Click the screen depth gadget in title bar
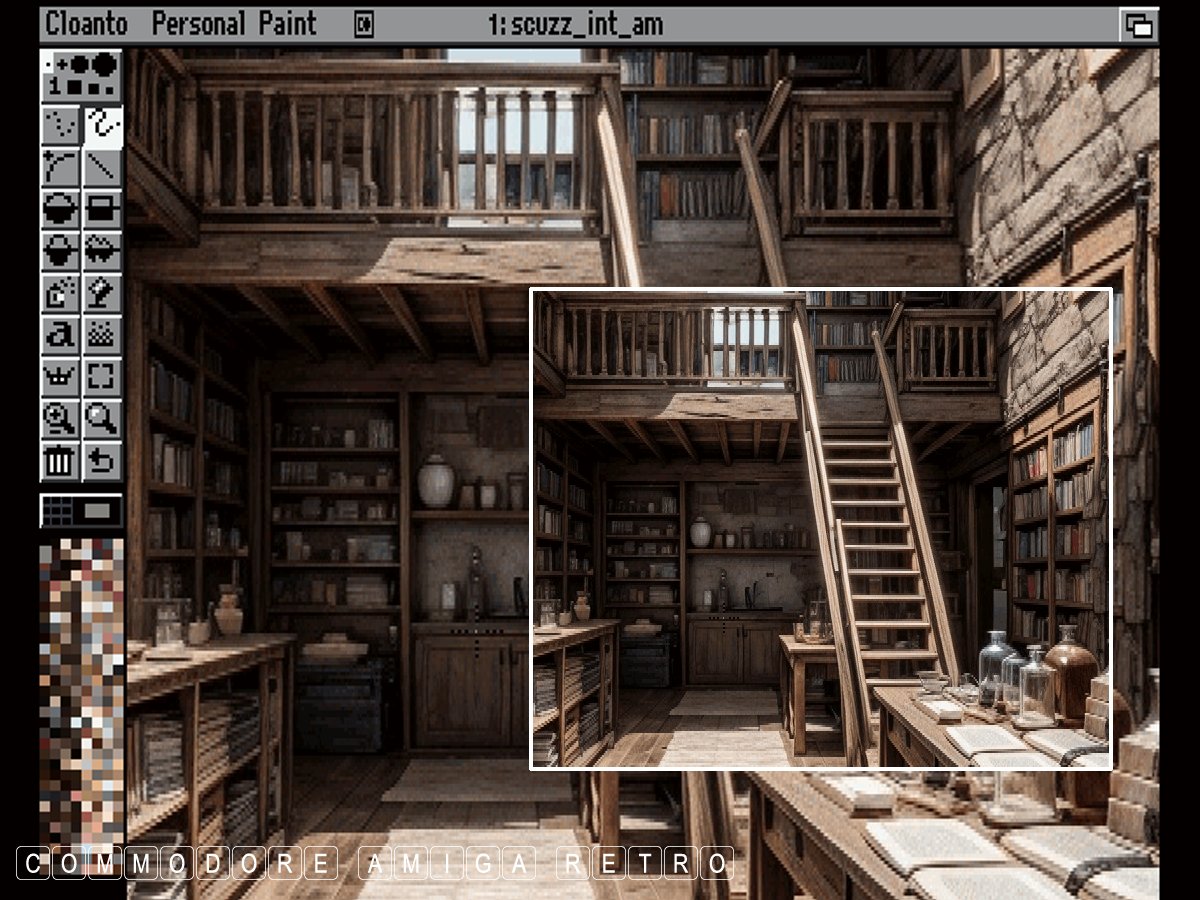The width and height of the screenshot is (1200, 900). coord(1139,25)
